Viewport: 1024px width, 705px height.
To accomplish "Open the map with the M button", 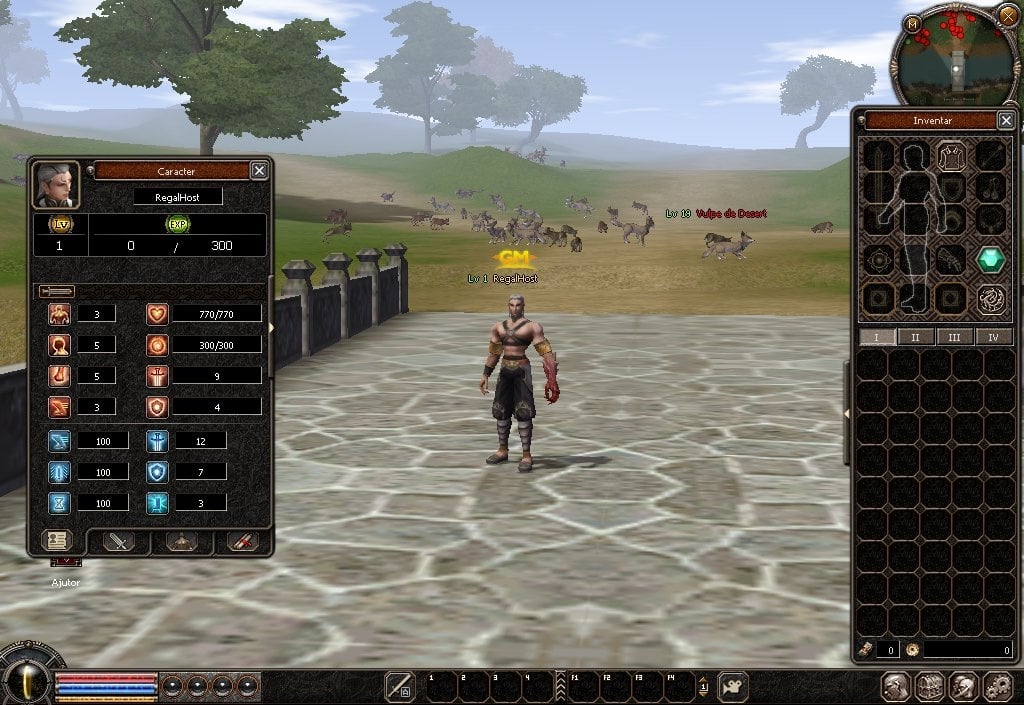I will [911, 23].
